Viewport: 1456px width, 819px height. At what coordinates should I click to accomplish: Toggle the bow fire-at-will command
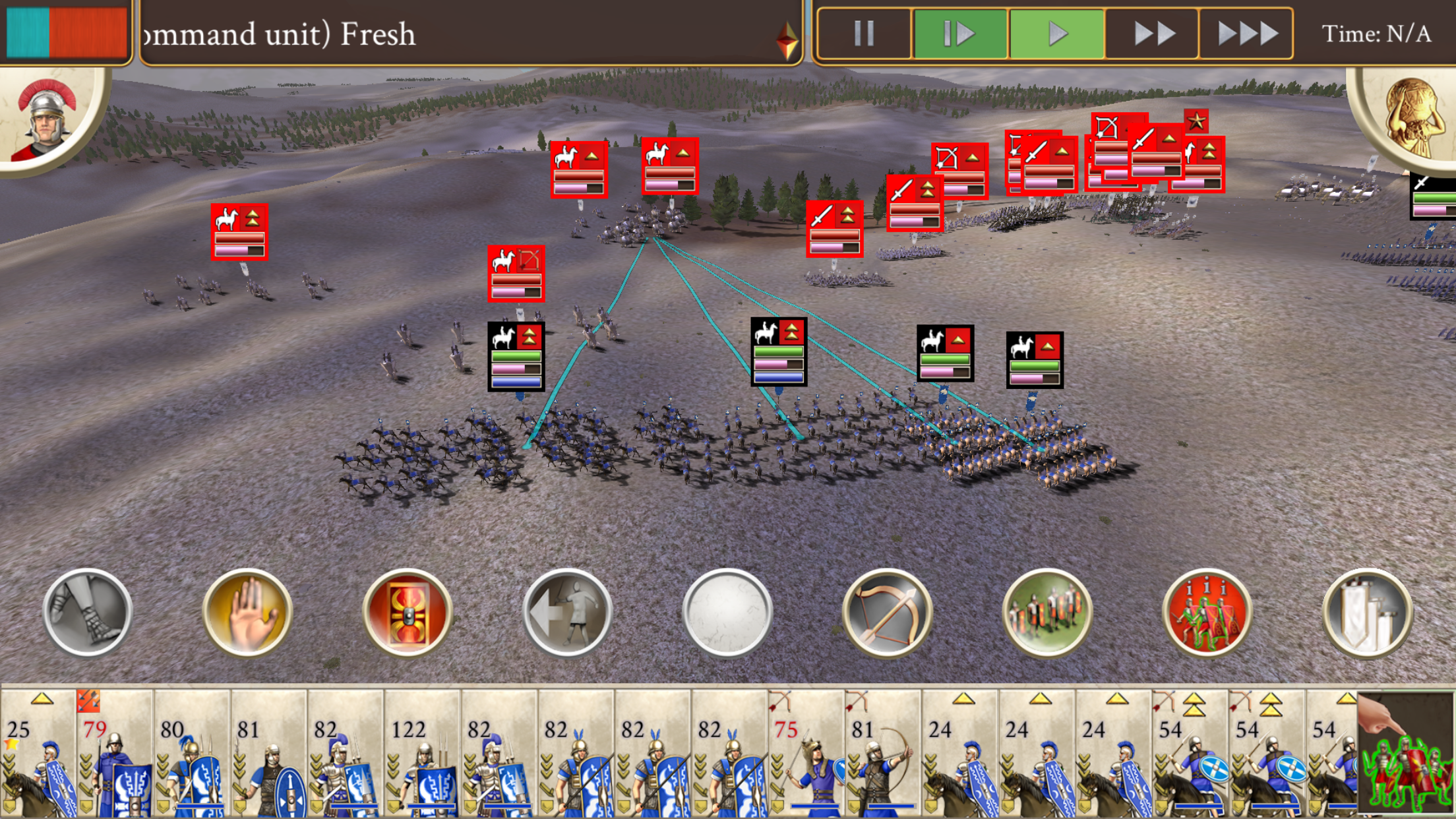pos(887,613)
